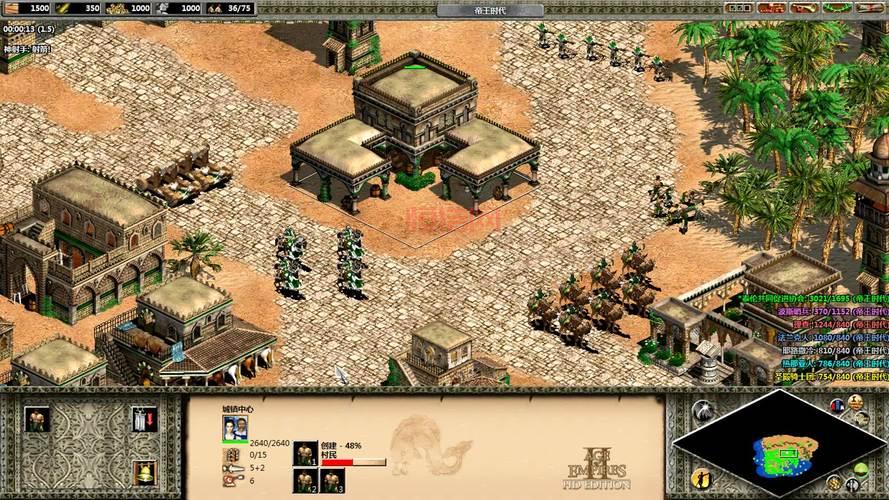Select the idle villager button near the minimap
This screenshot has width=889, height=500.
702,479
